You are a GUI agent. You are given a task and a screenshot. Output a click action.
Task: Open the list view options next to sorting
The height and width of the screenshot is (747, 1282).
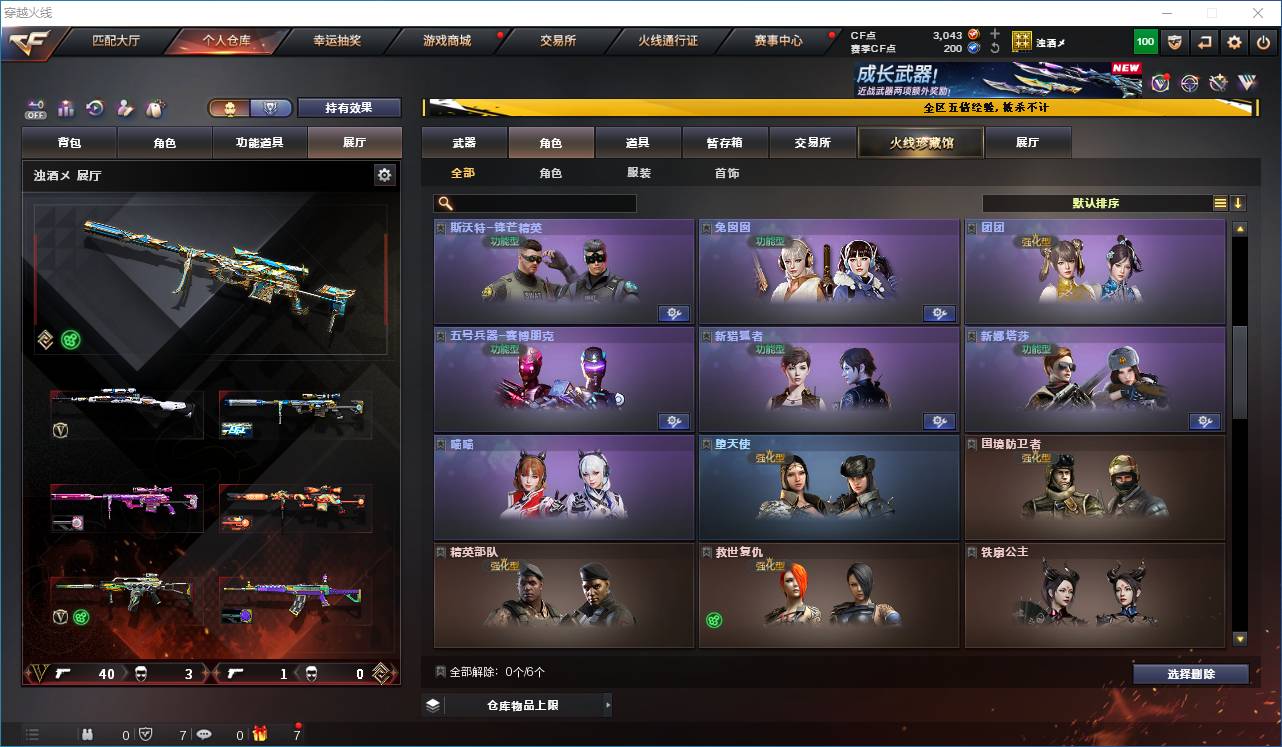point(1218,203)
